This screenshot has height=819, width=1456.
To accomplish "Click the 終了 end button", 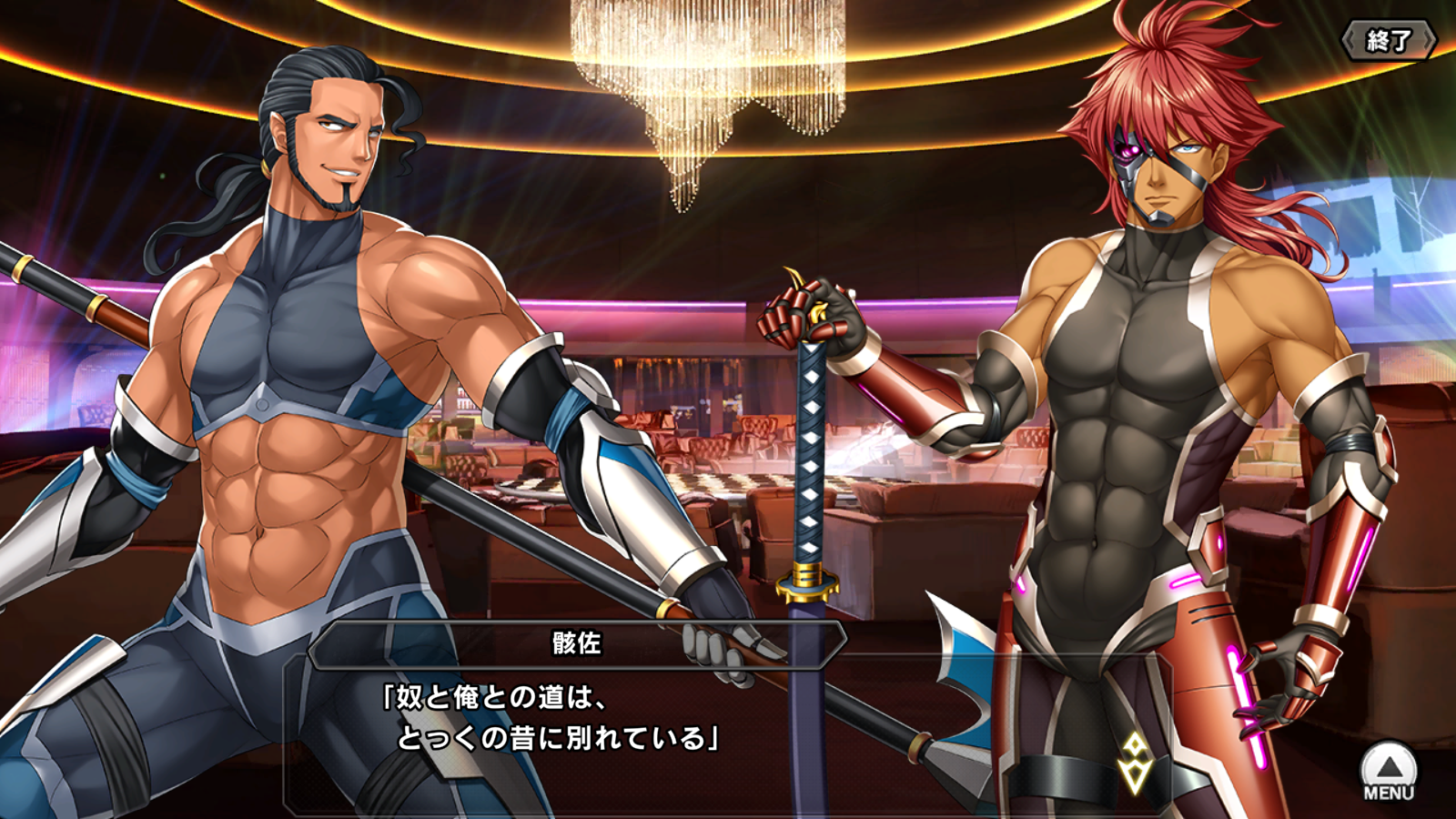I will click(x=1389, y=40).
